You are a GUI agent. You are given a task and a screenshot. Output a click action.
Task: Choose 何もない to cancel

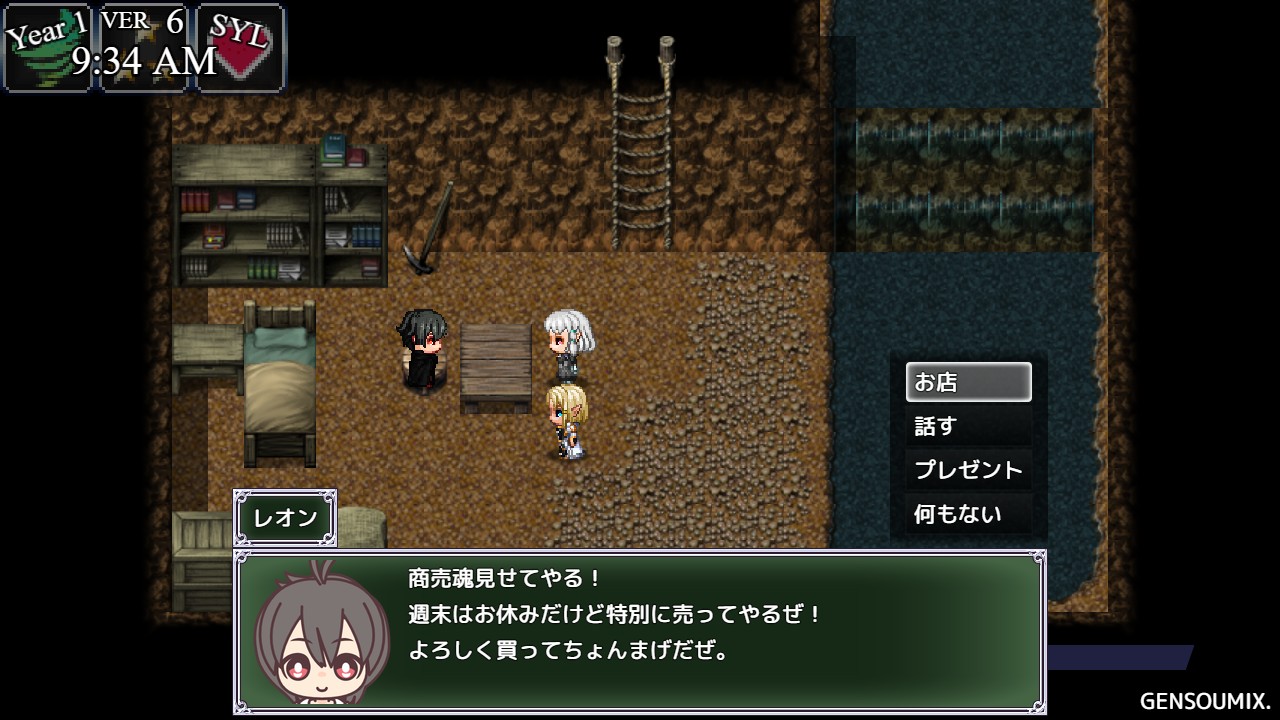[968, 514]
